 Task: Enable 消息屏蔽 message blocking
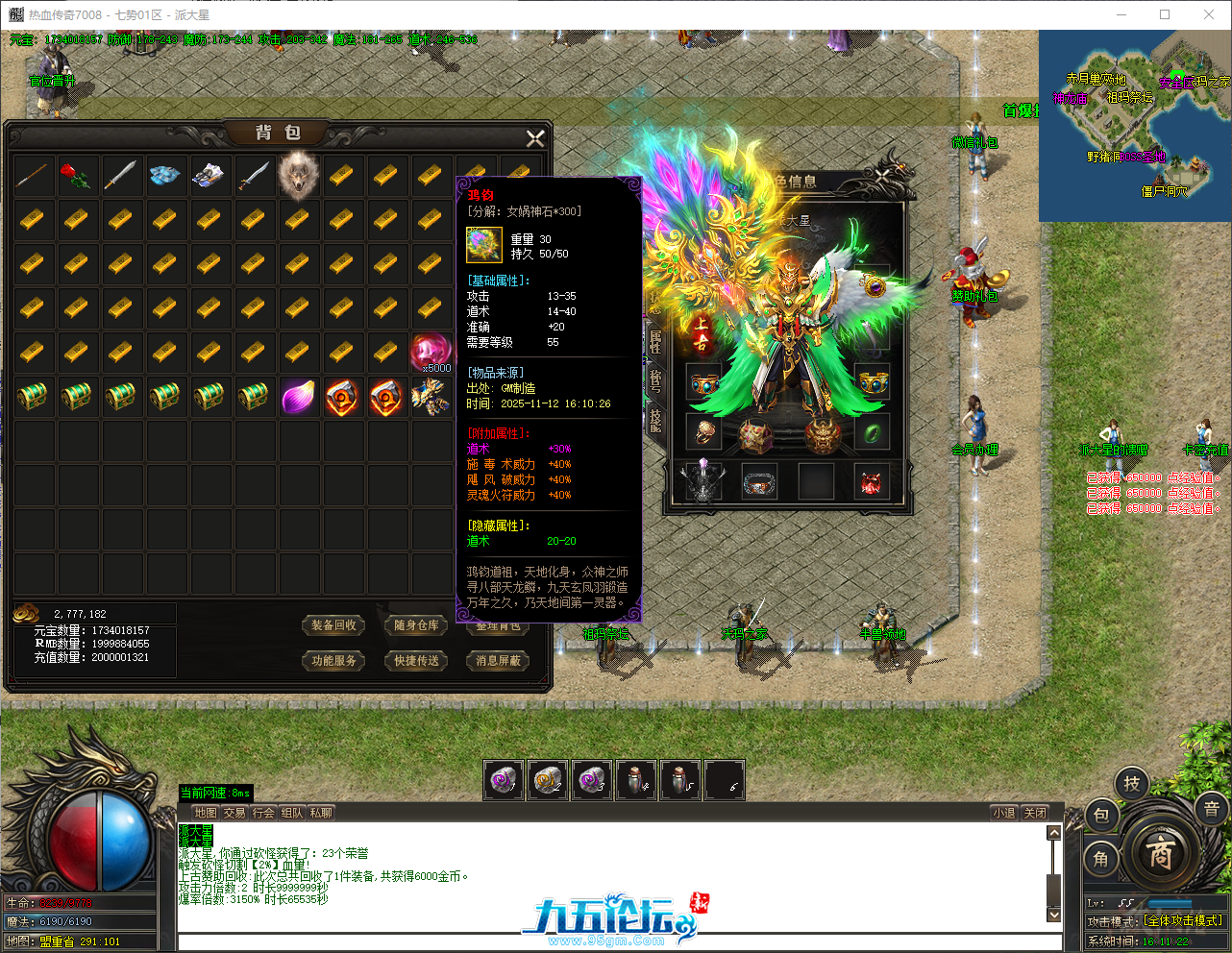coord(497,661)
